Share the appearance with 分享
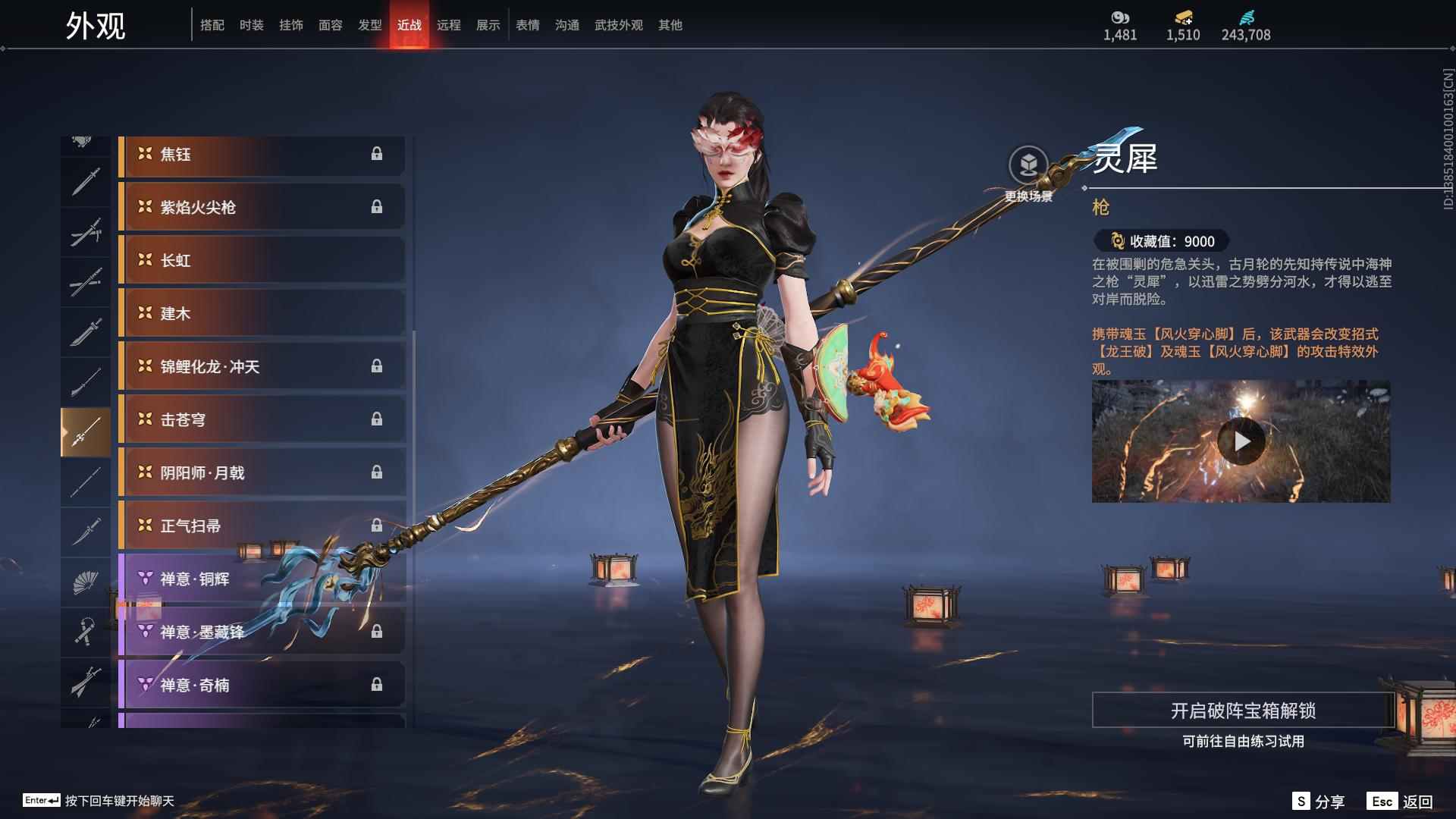The height and width of the screenshot is (819, 1456). 1319,802
